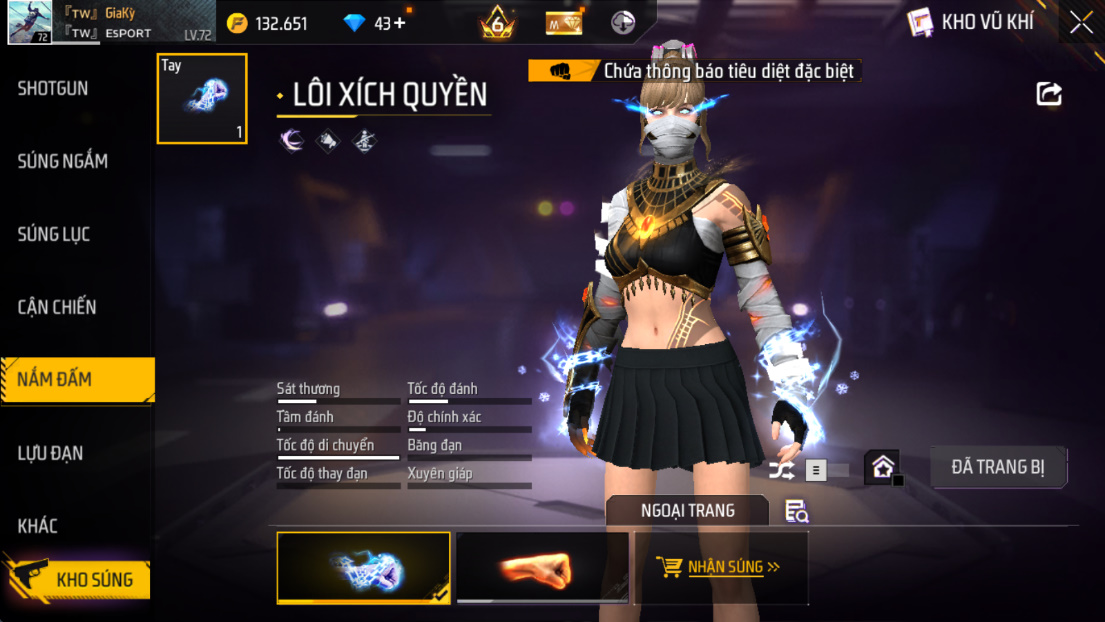Select the blue lightning fist skin
The image size is (1105, 622).
coord(363,568)
